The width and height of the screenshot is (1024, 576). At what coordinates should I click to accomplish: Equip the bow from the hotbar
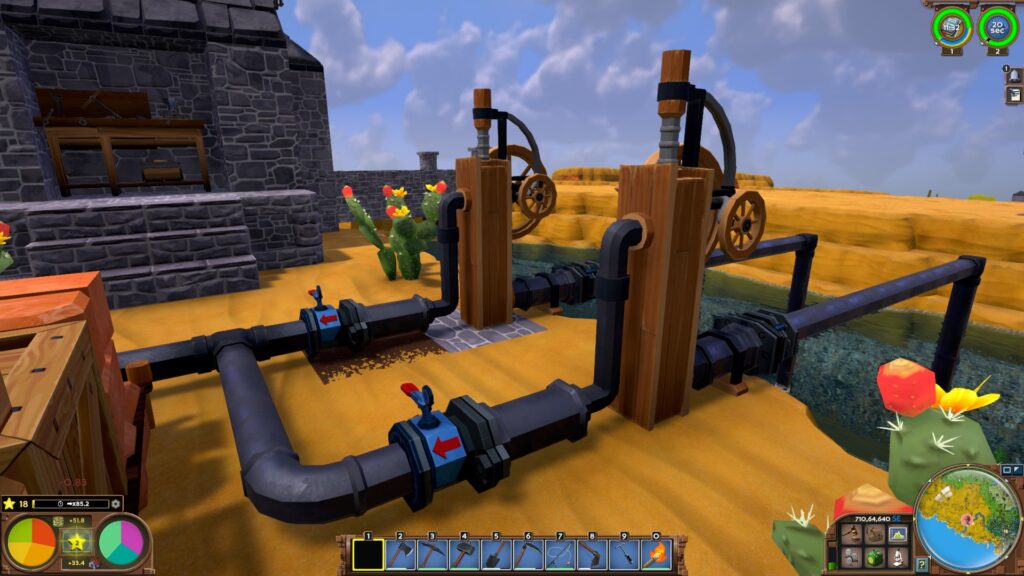[560, 553]
